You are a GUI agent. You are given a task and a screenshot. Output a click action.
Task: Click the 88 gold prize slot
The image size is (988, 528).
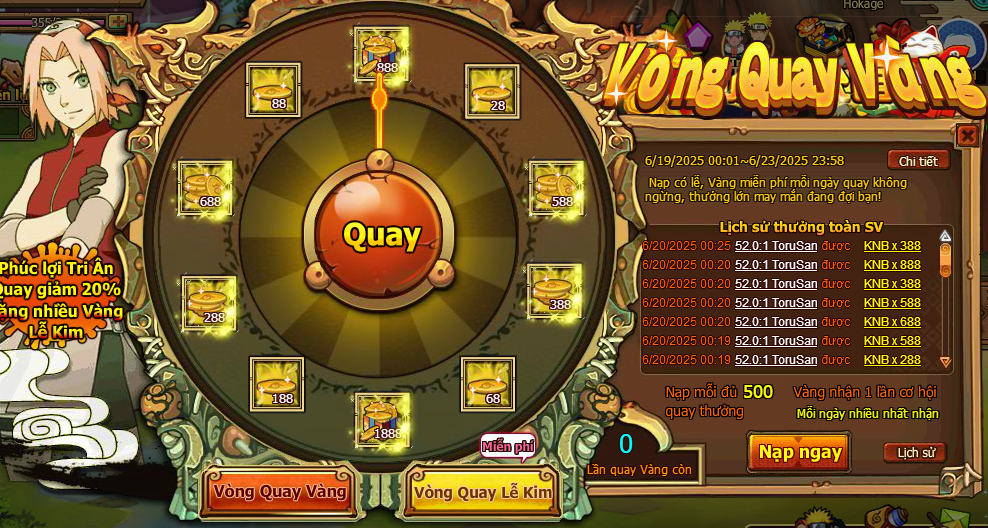click(273, 91)
